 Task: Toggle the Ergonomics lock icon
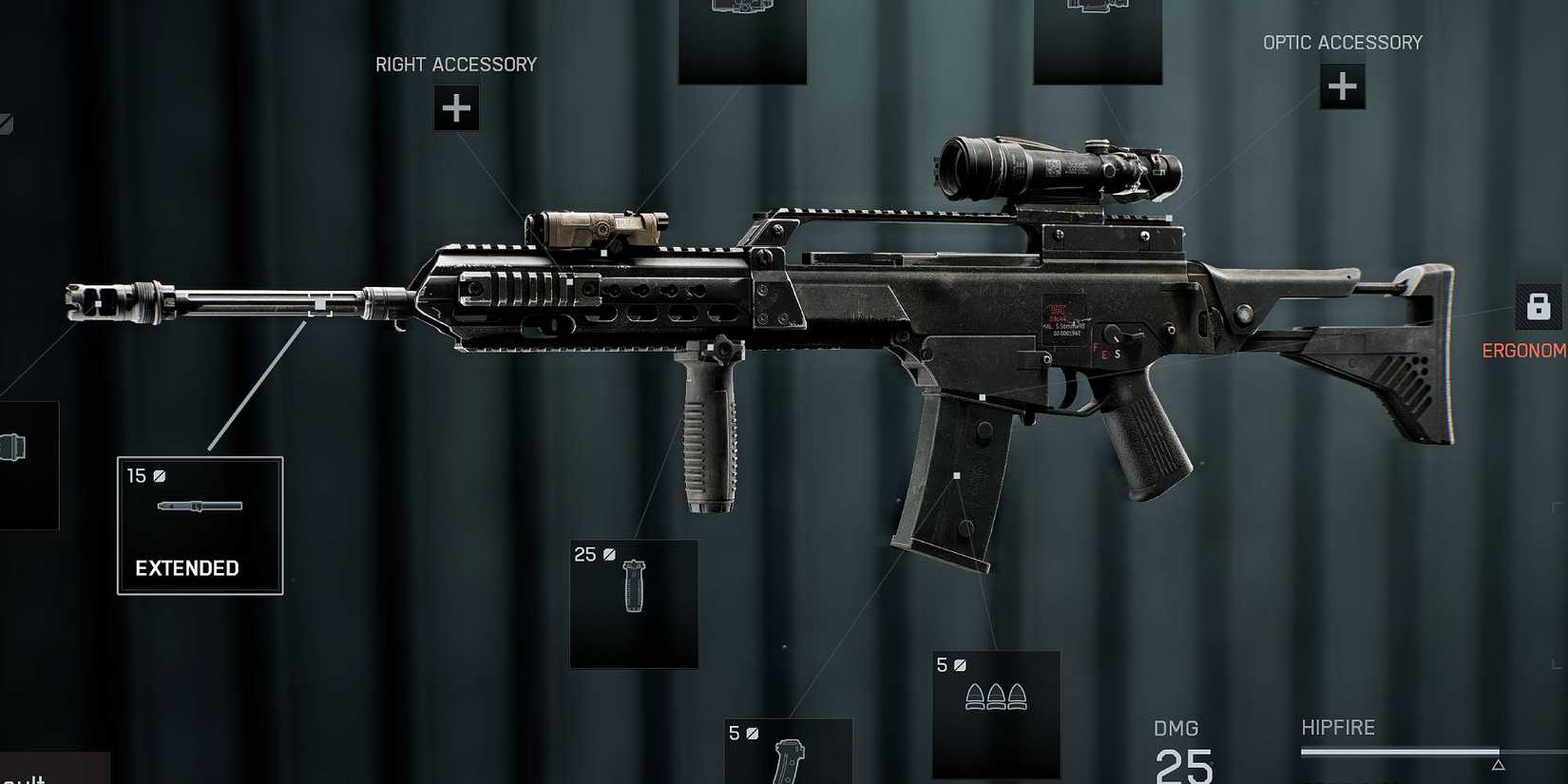pos(1538,306)
